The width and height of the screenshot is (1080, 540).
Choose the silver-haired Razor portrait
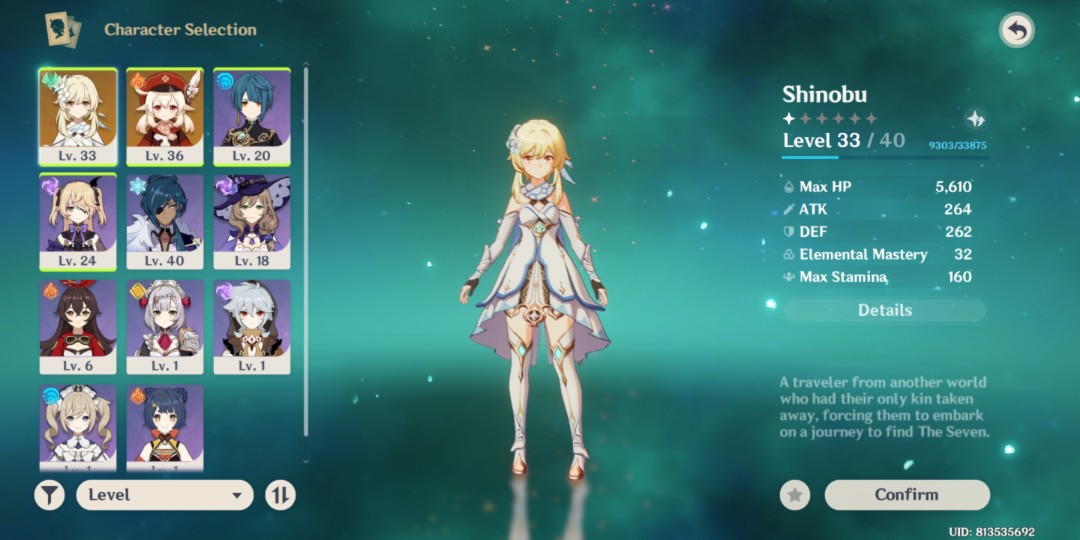click(252, 327)
